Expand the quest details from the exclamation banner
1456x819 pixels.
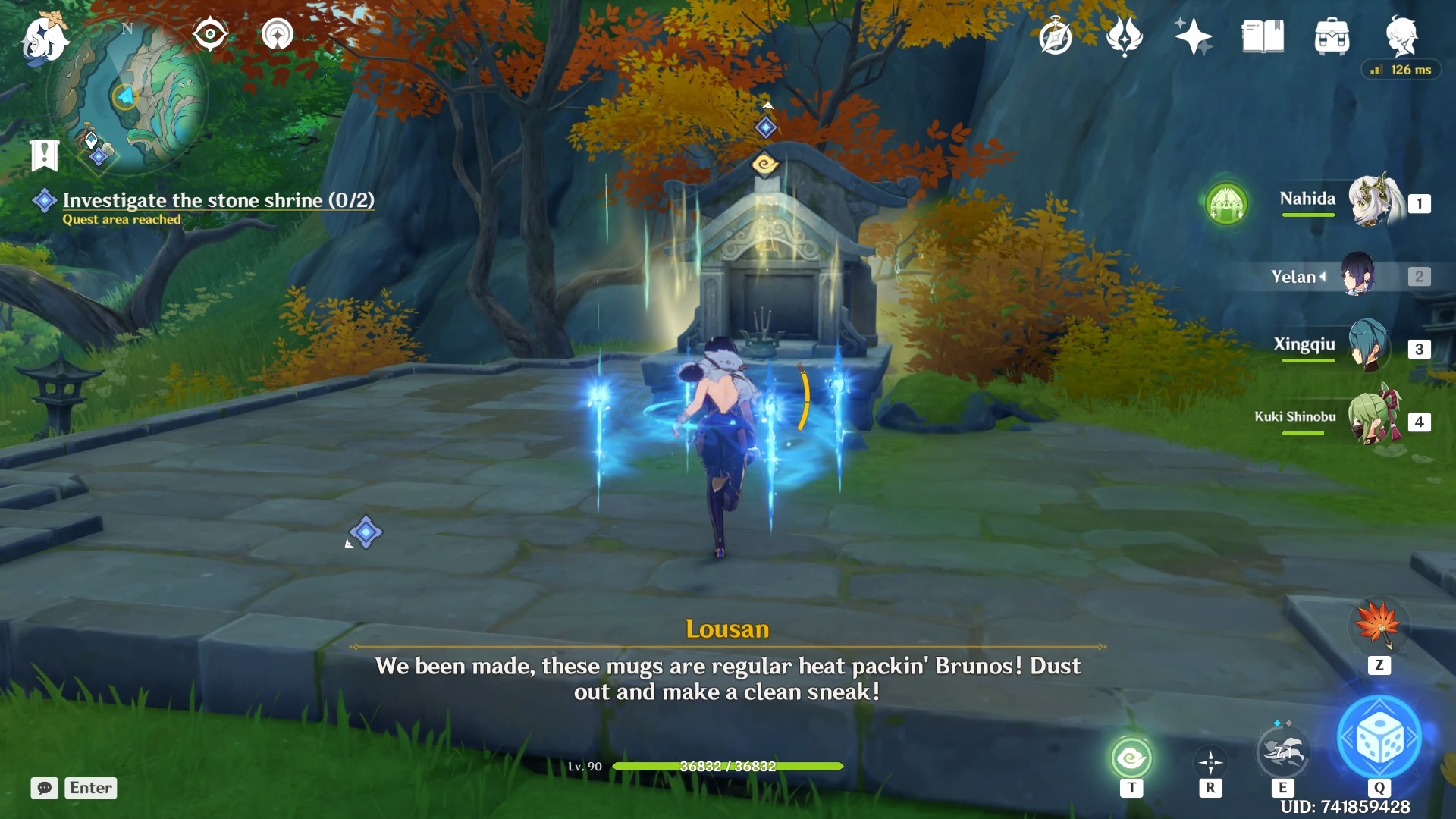click(44, 155)
